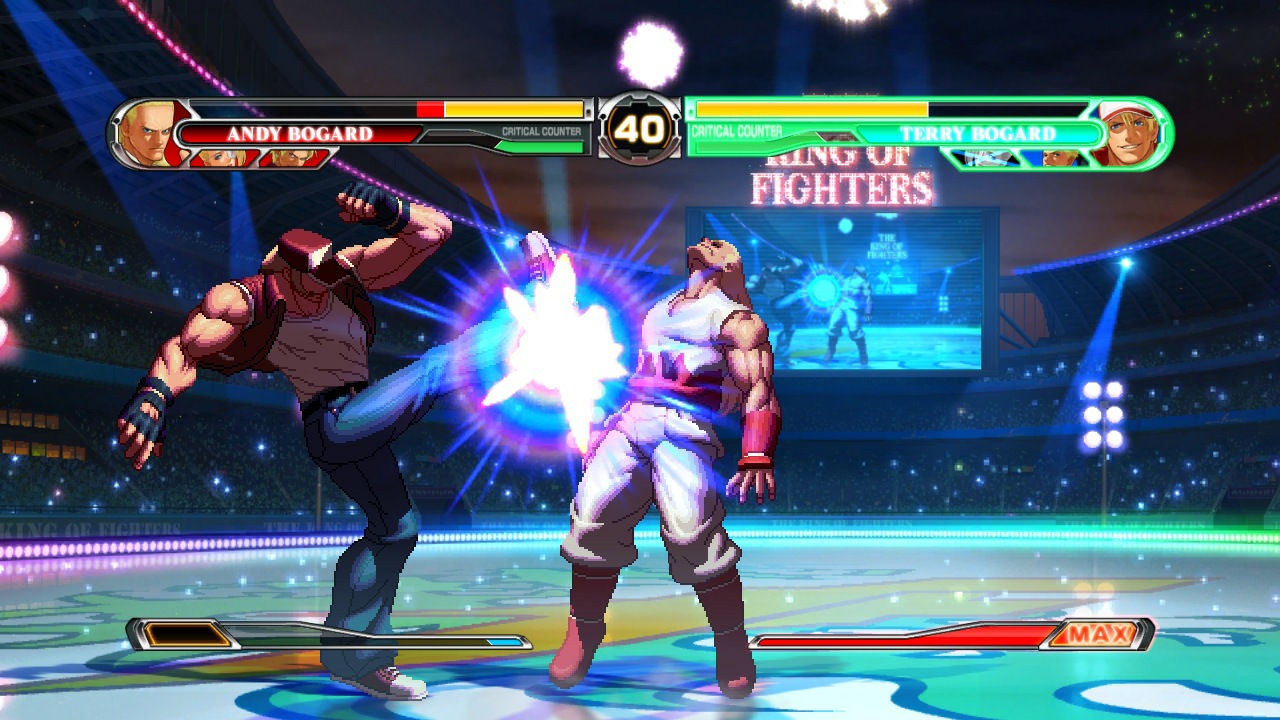1280x720 pixels.
Task: Click the round timer showing 40
Action: pyautogui.click(x=640, y=130)
